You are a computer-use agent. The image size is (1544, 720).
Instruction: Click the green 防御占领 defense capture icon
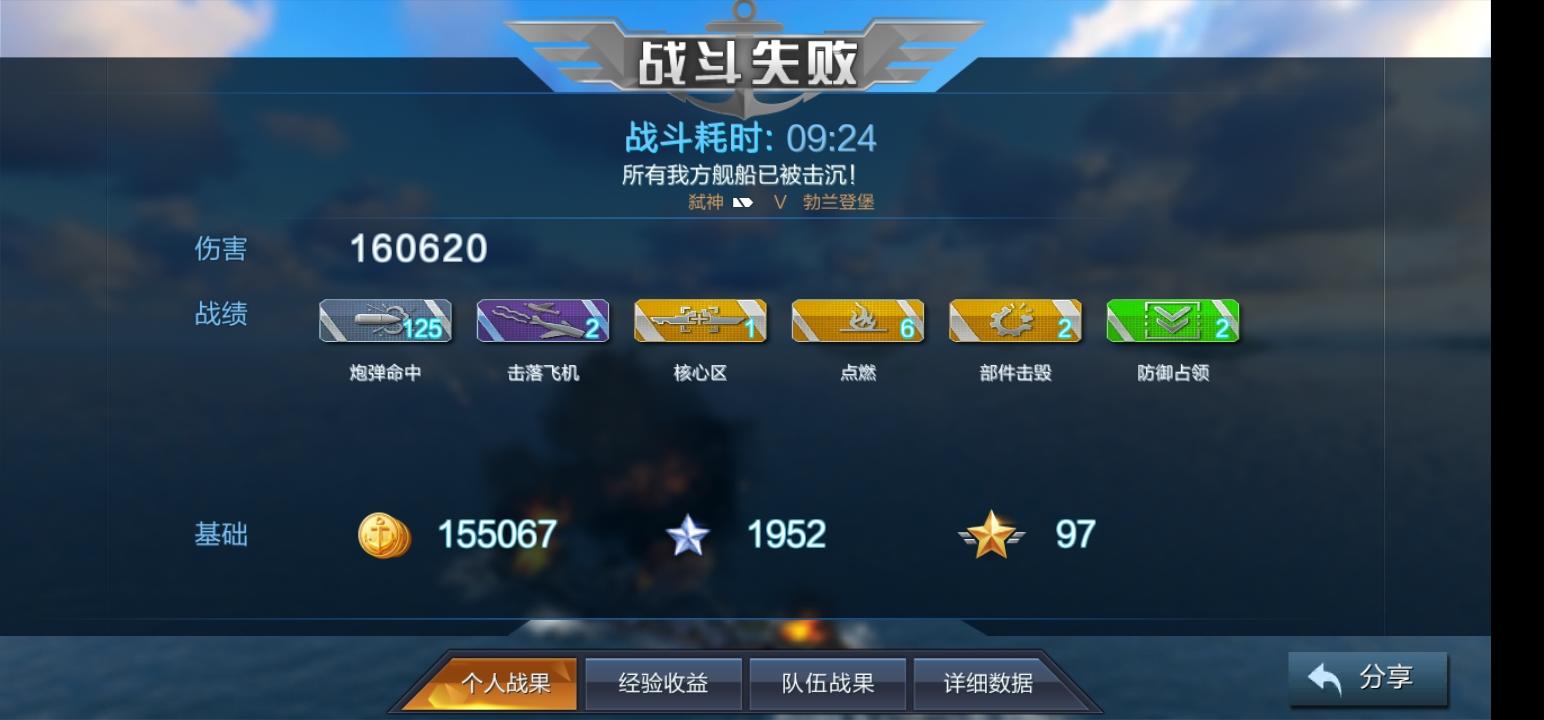[x=1173, y=320]
